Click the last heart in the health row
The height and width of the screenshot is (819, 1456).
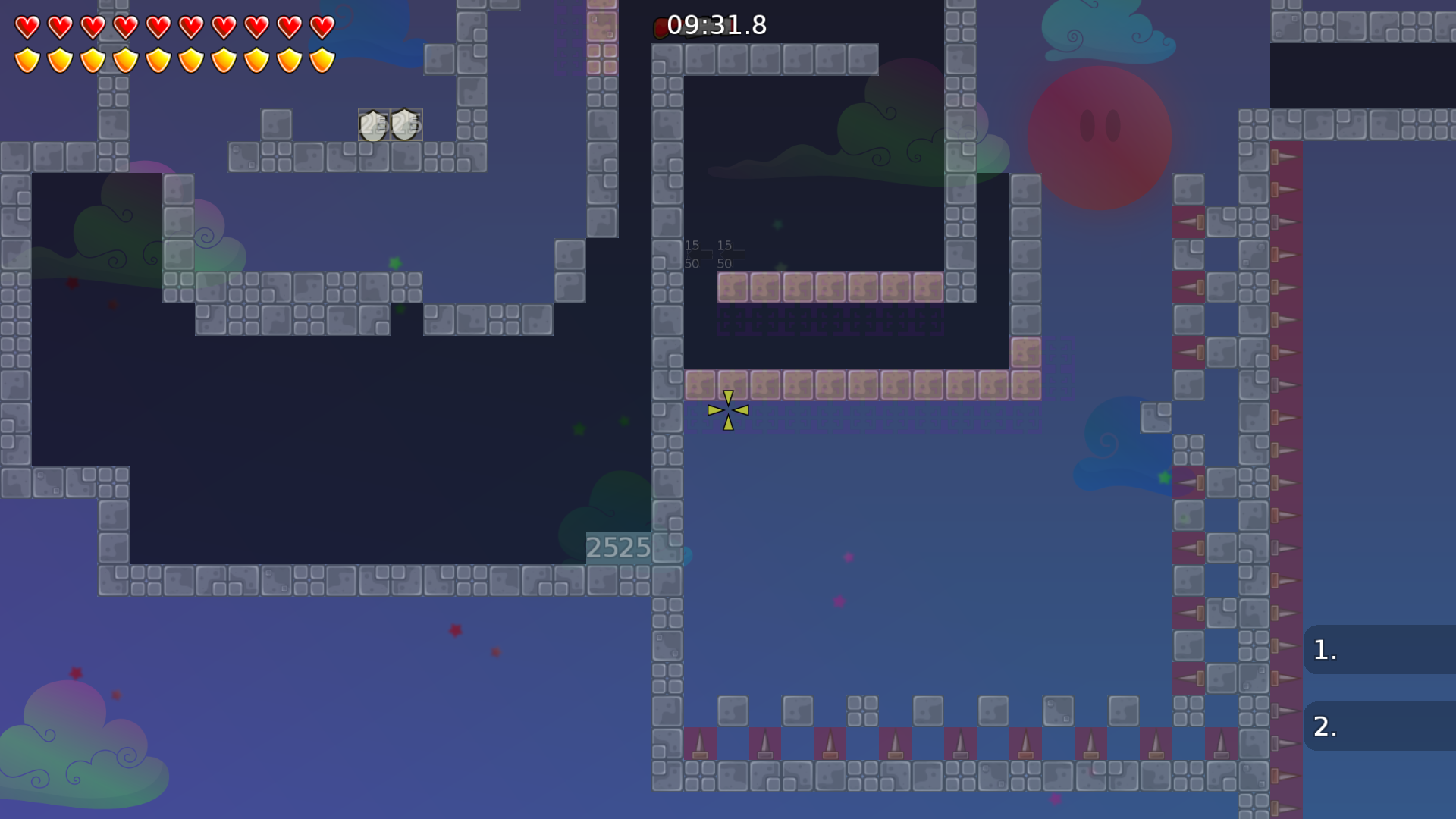pos(322,27)
